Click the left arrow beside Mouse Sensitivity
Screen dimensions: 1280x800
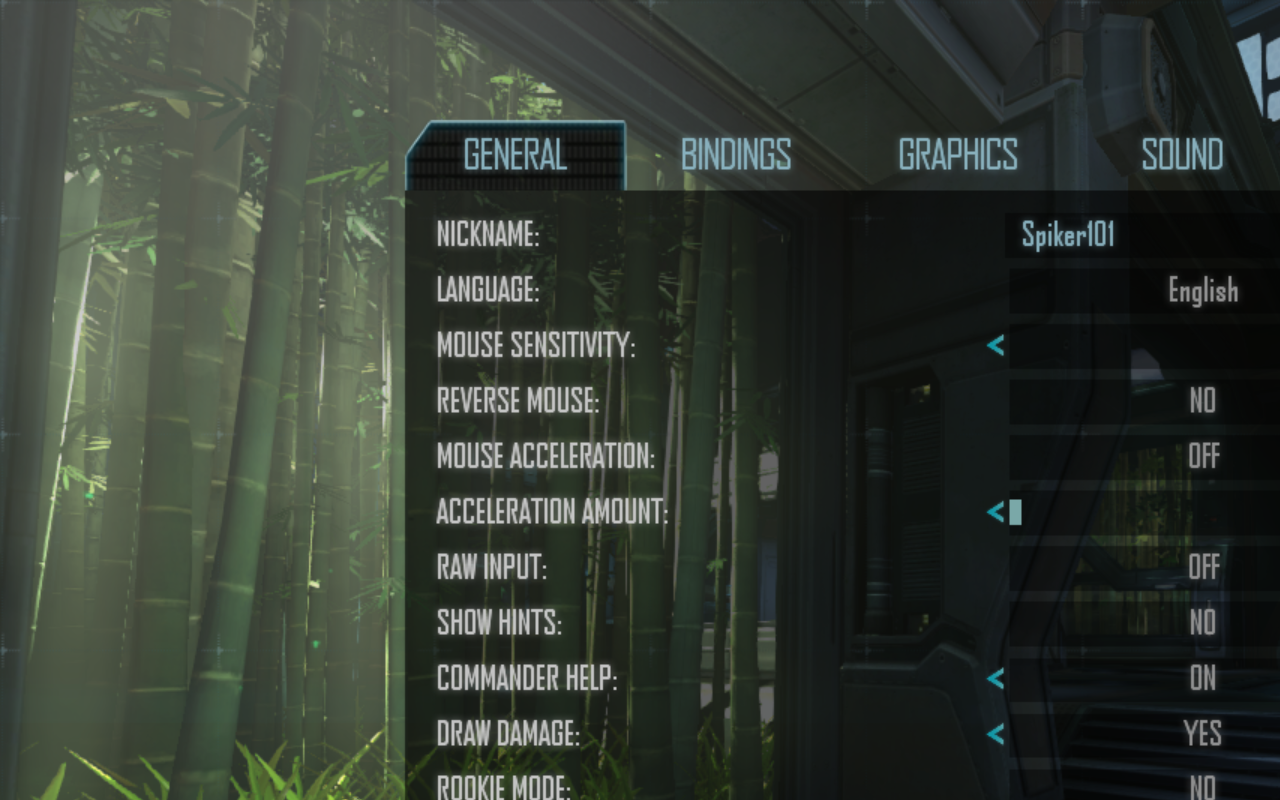coord(996,346)
